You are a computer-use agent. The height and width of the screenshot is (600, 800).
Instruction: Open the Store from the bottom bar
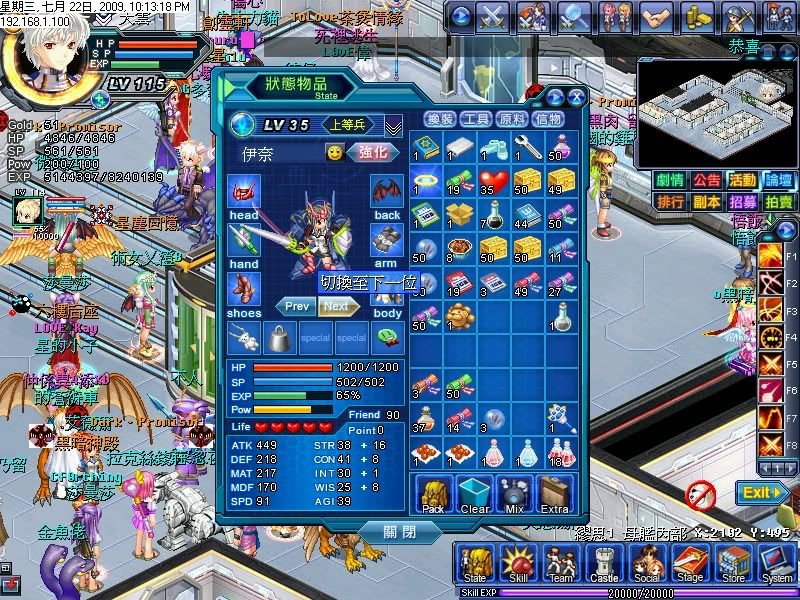(x=733, y=563)
